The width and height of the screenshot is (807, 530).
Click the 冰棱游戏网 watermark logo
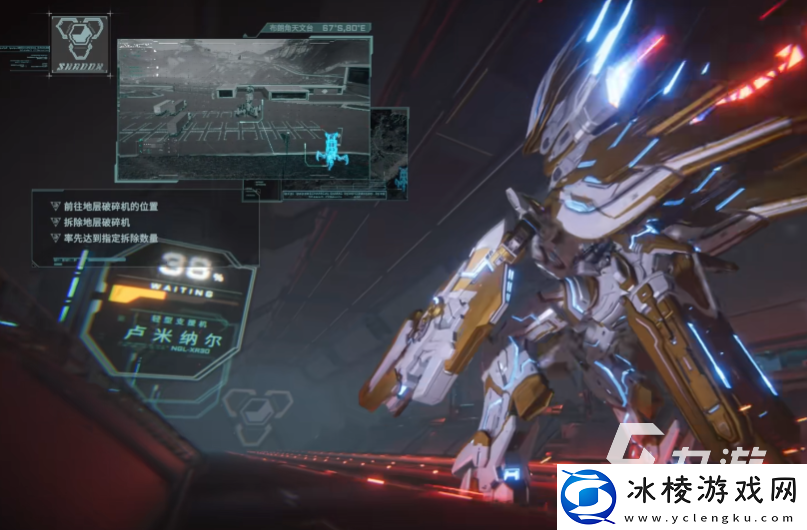[x=680, y=495]
